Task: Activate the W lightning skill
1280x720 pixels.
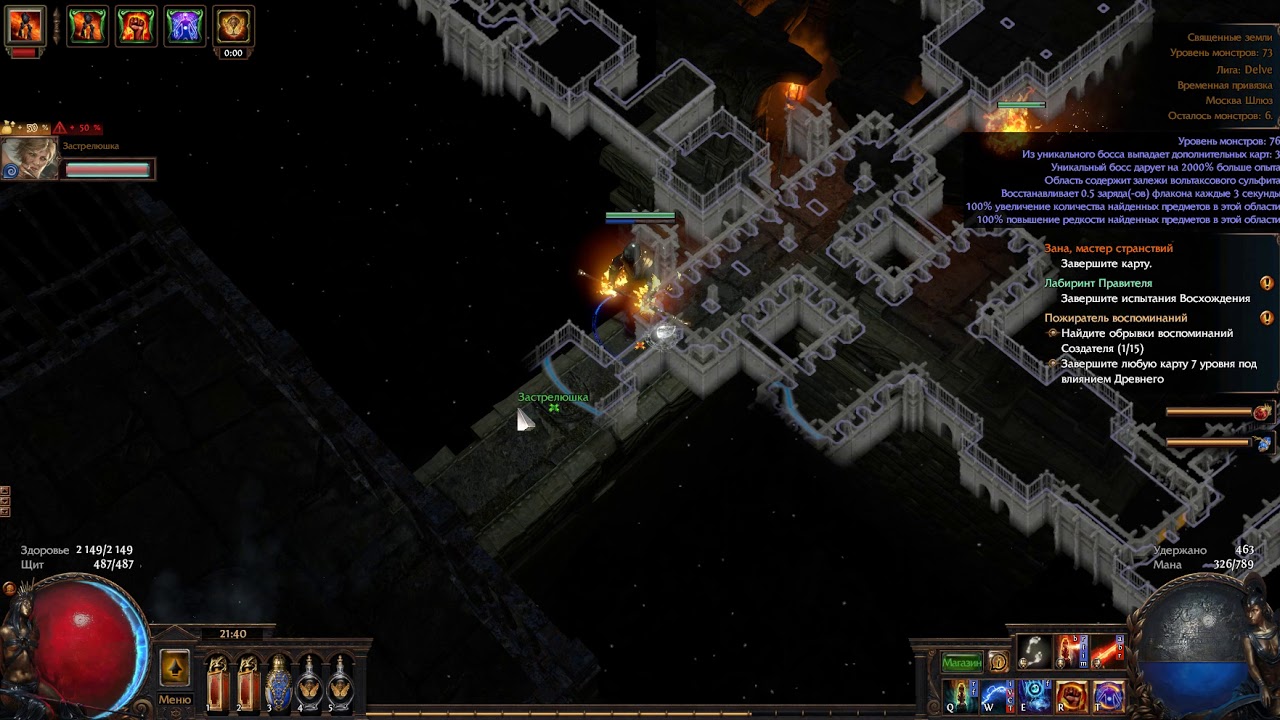Action: click(x=997, y=695)
